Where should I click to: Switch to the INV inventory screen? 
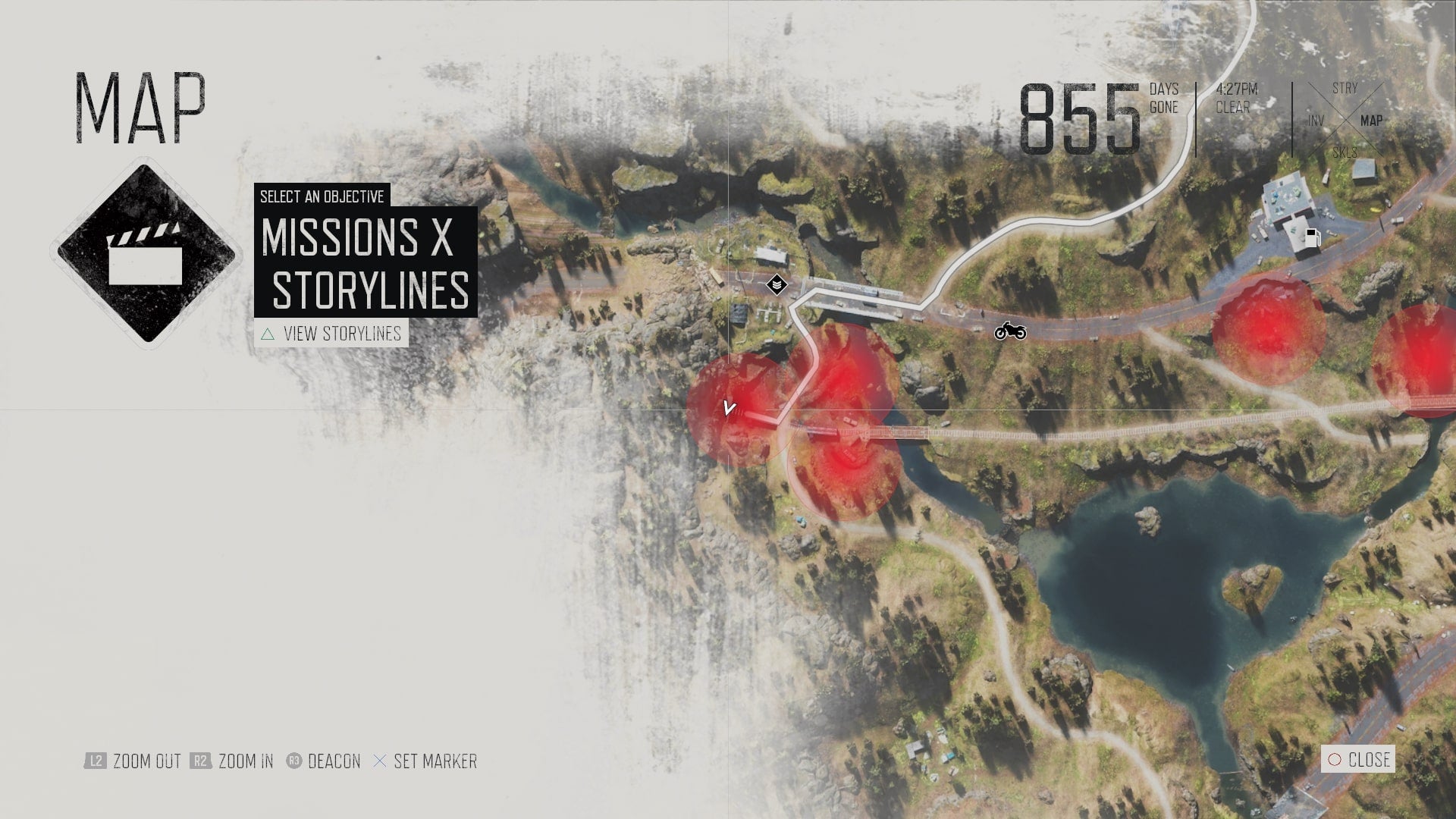pyautogui.click(x=1316, y=121)
